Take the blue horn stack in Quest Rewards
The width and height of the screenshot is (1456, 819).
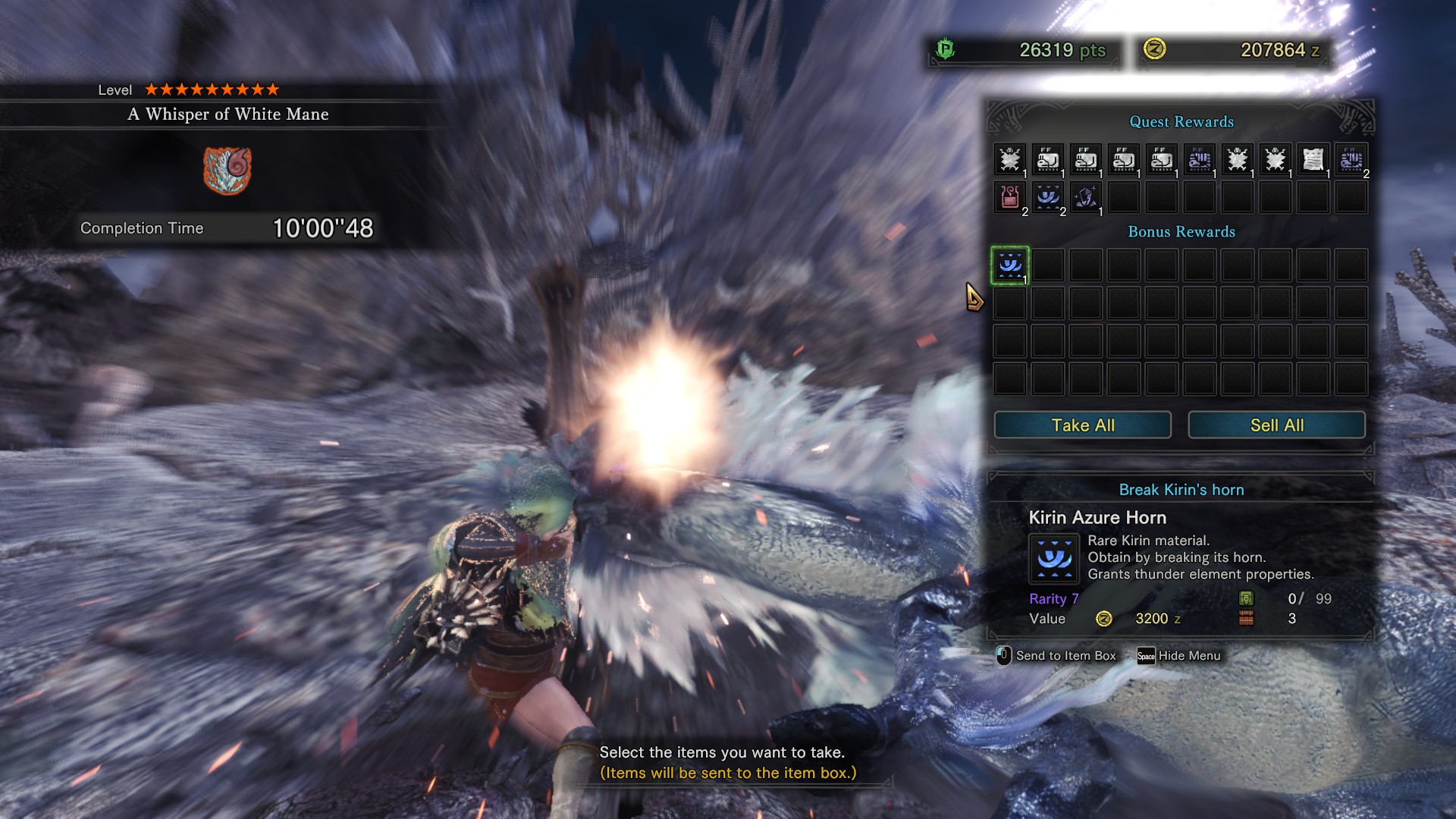pos(1047,197)
